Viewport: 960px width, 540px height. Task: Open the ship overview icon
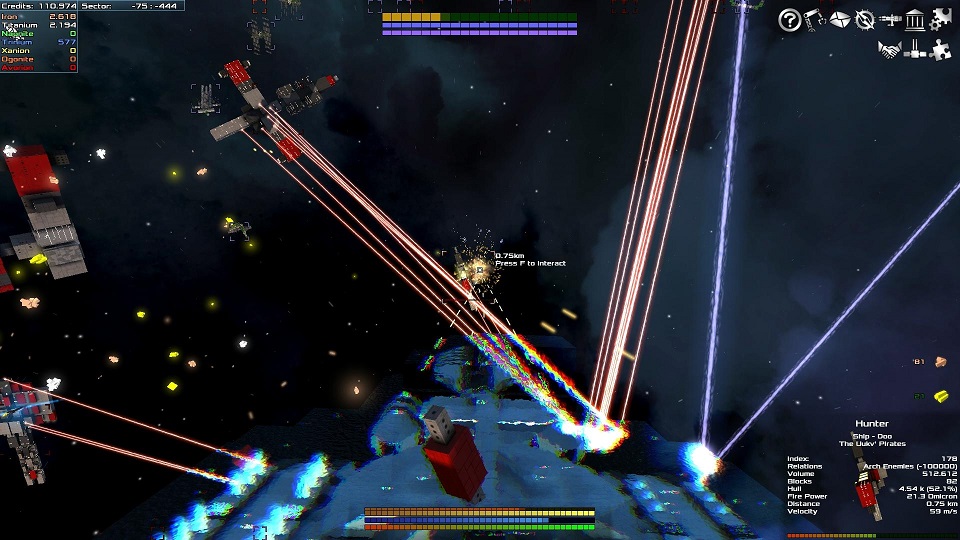[x=889, y=19]
